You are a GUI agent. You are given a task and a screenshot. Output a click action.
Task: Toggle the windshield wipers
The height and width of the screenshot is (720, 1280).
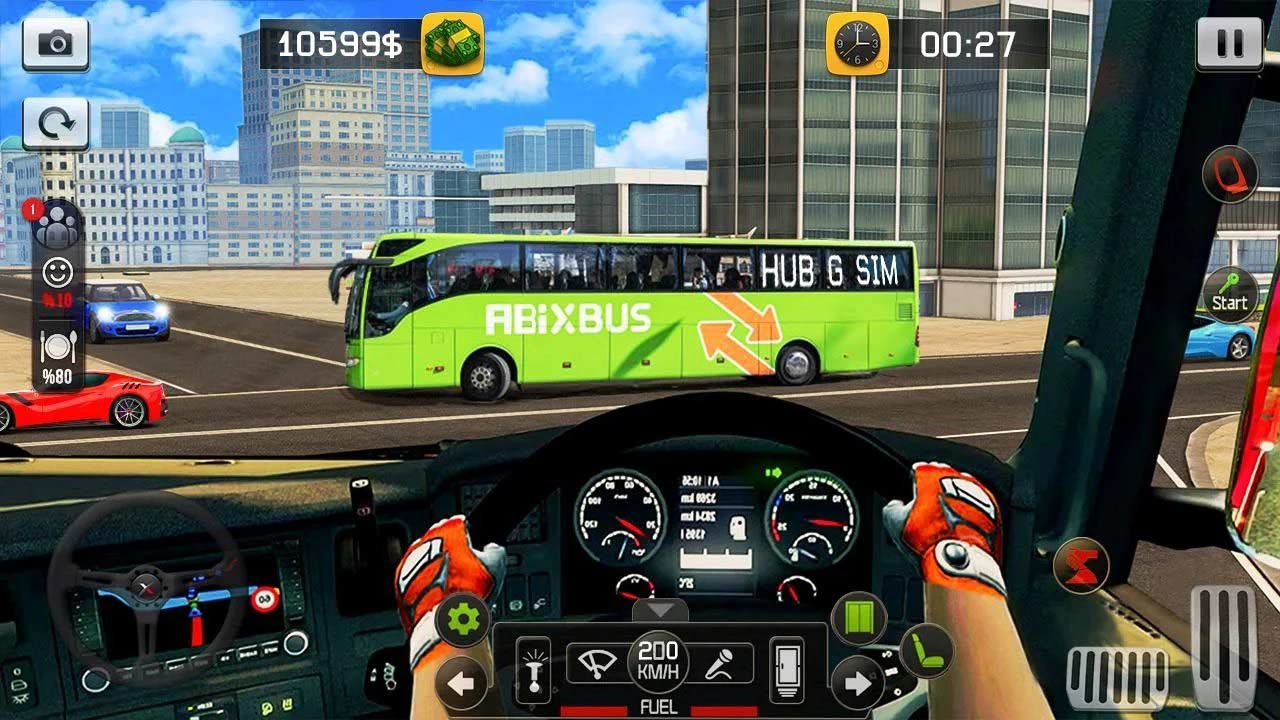coord(599,664)
